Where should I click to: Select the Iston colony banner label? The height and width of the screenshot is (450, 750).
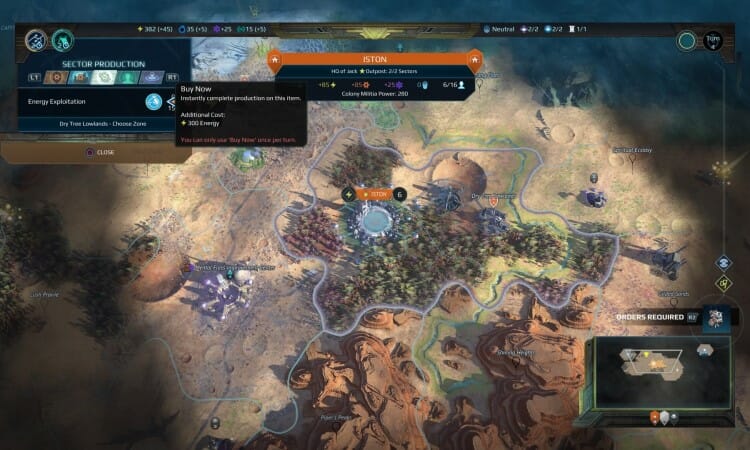[375, 194]
